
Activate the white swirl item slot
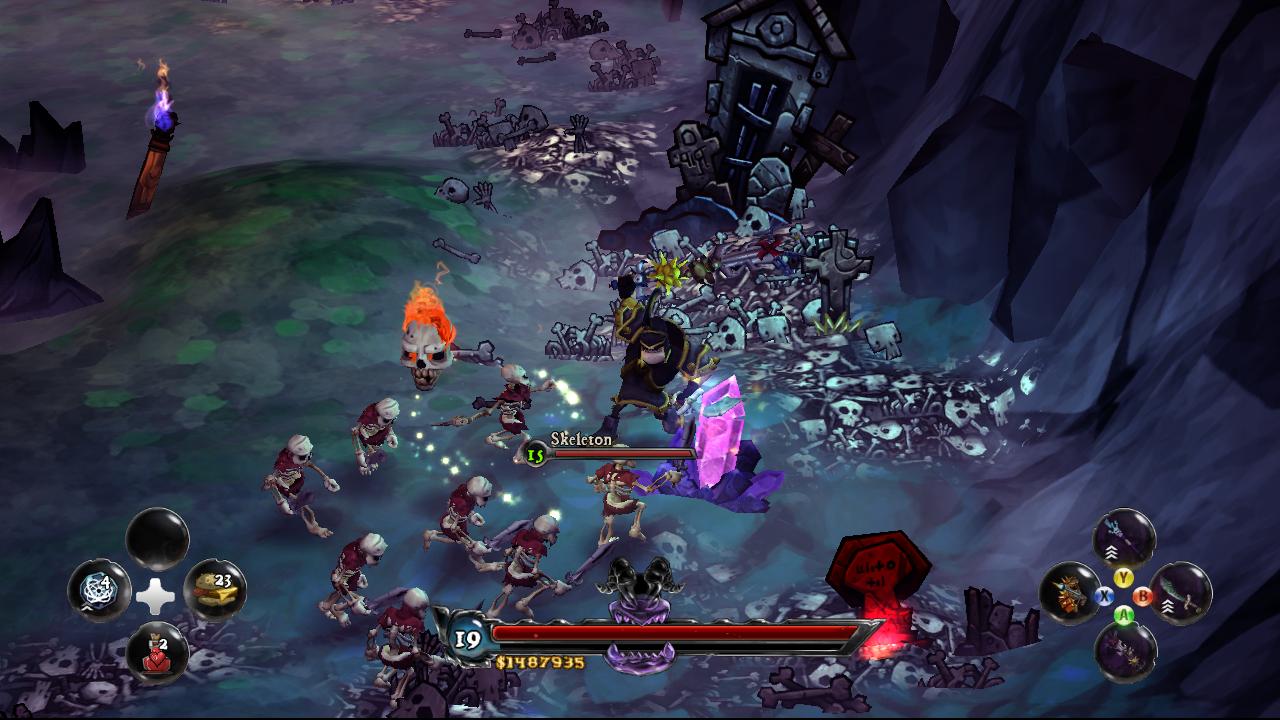tap(99, 590)
